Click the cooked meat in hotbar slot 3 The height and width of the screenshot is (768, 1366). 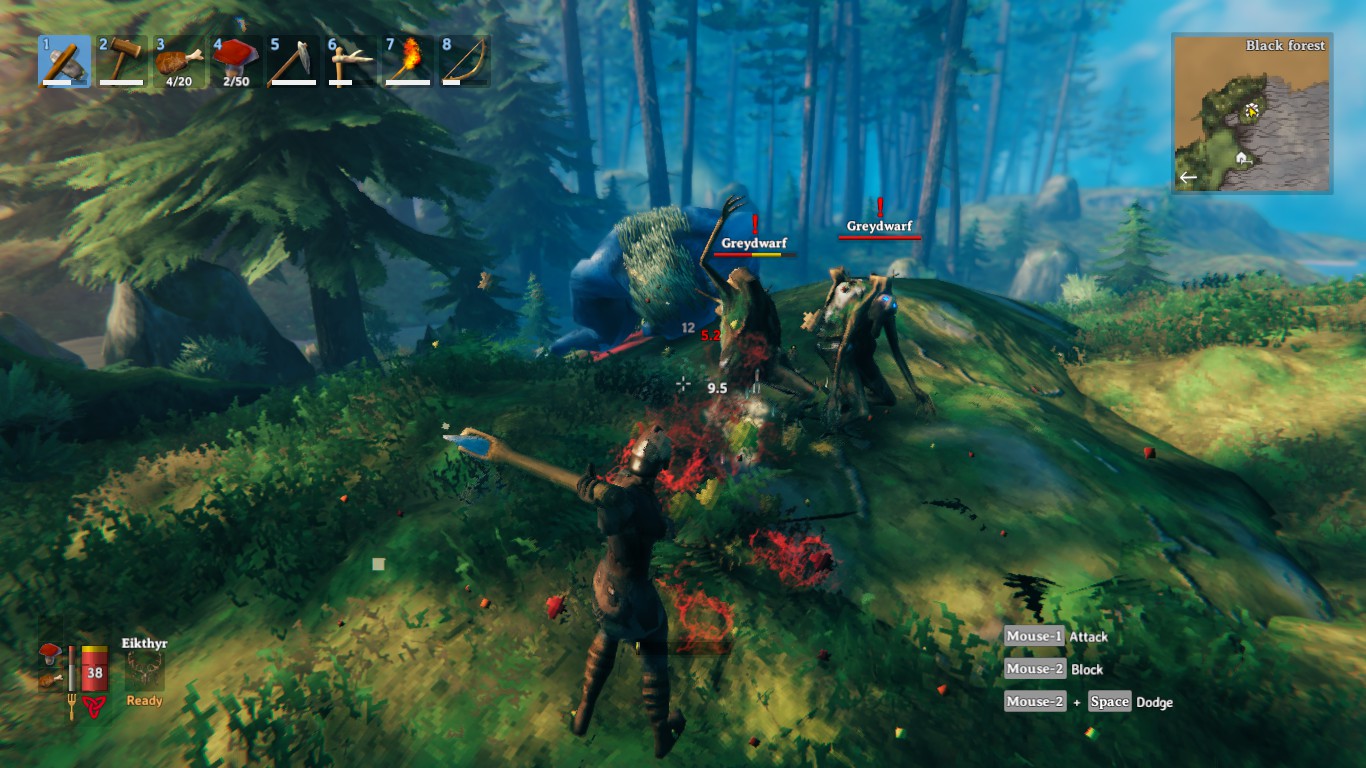(179, 59)
